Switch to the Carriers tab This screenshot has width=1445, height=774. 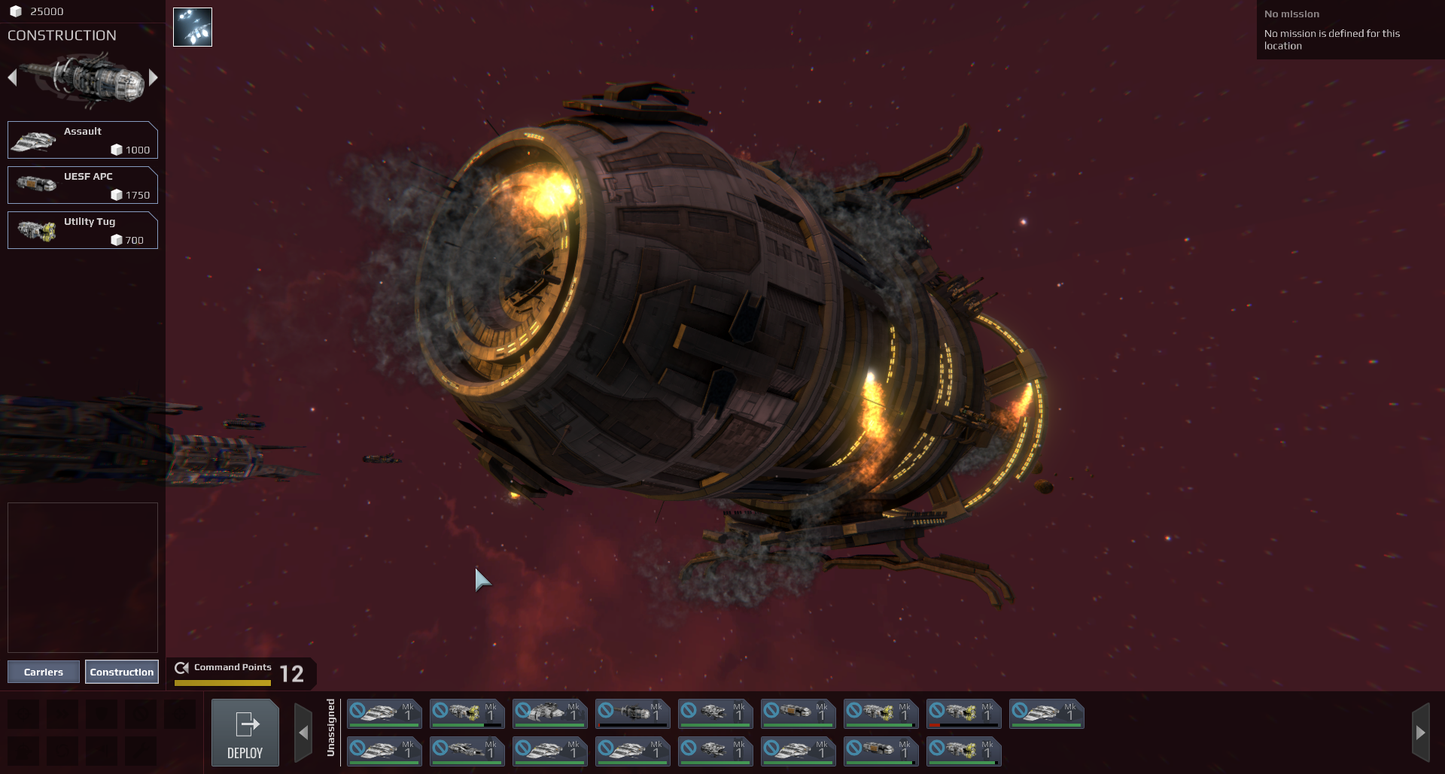pyautogui.click(x=43, y=671)
